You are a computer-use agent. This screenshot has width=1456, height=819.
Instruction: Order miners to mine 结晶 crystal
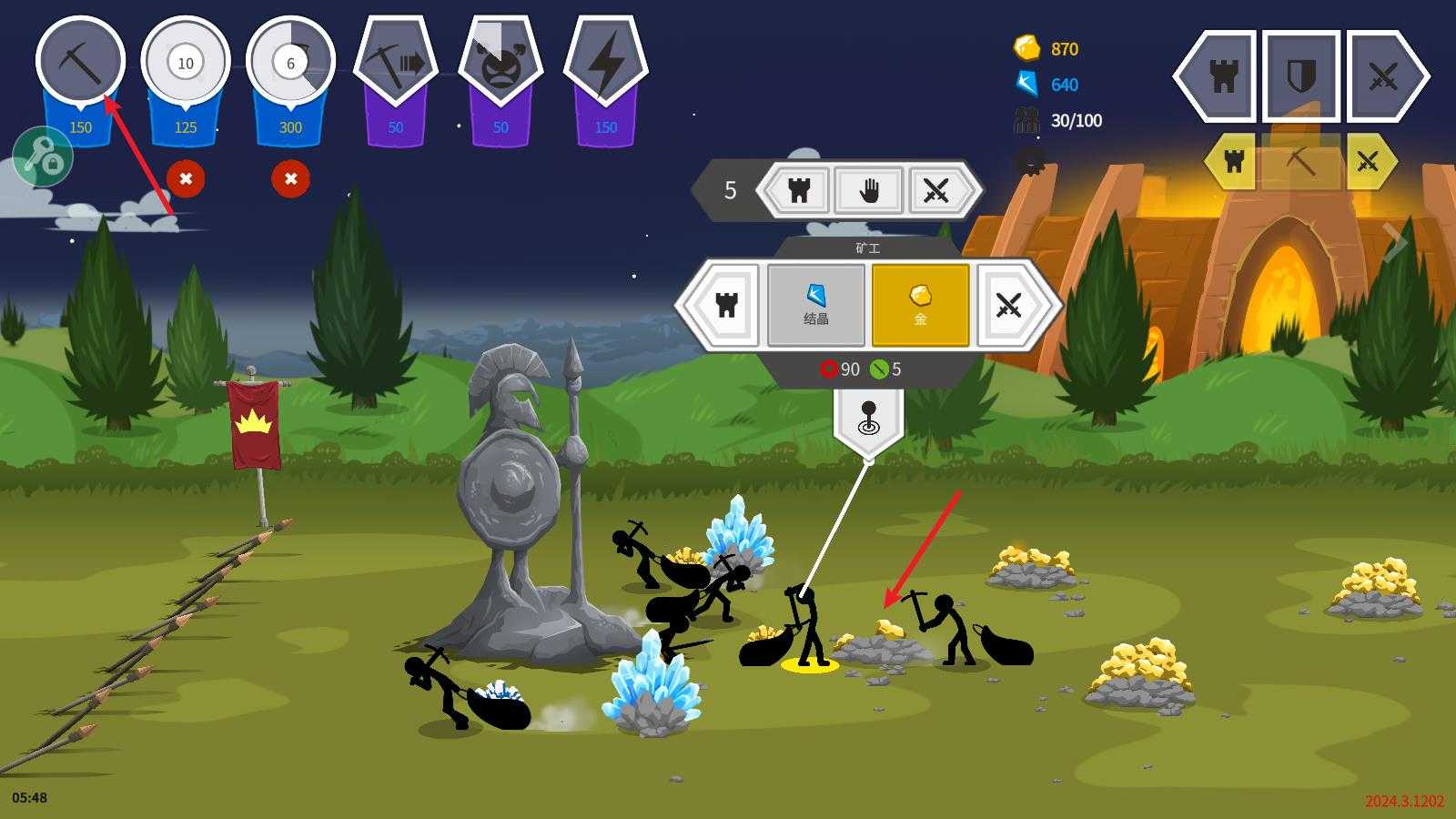(815, 305)
